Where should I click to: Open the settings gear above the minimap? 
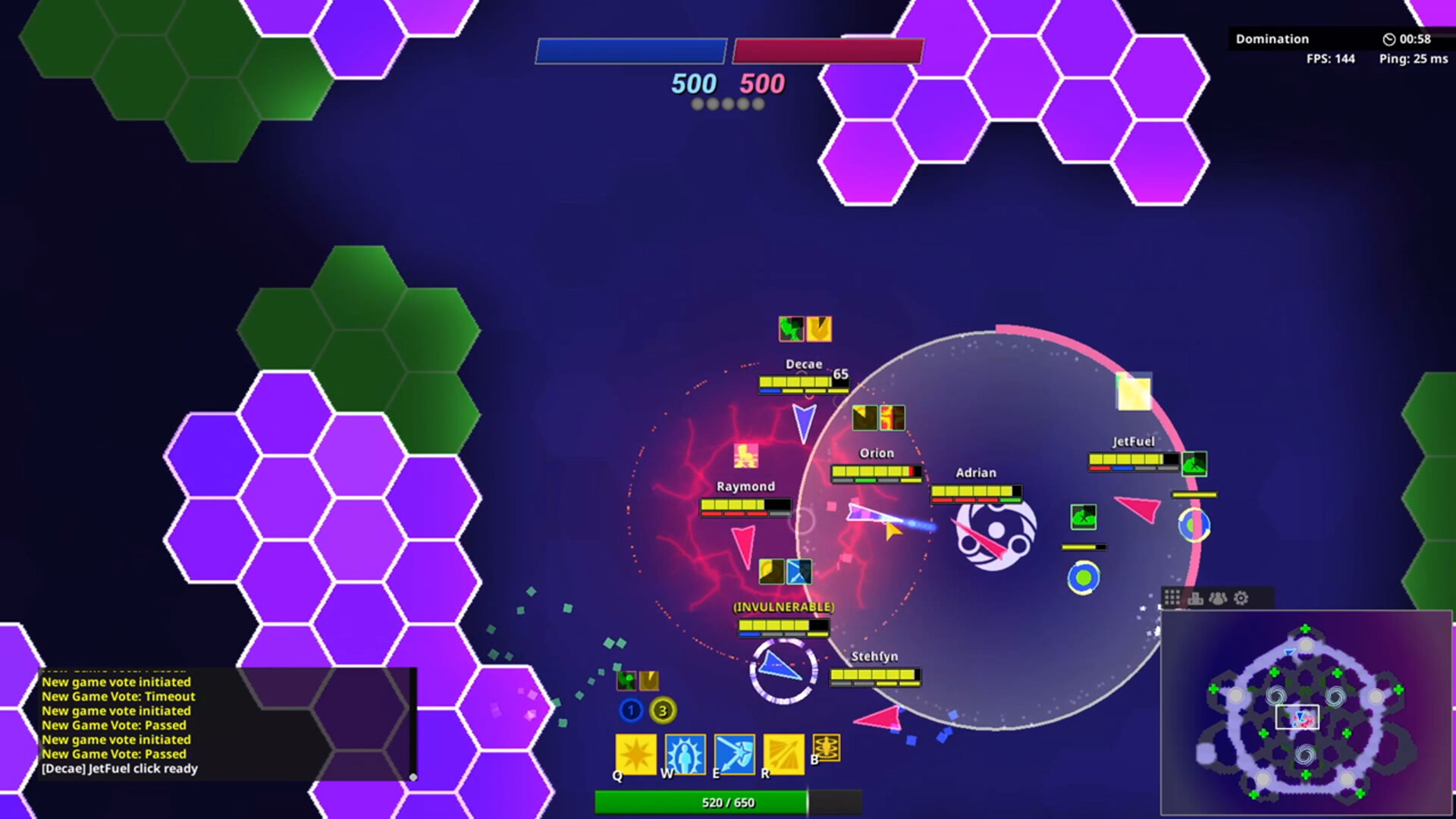[x=1241, y=598]
